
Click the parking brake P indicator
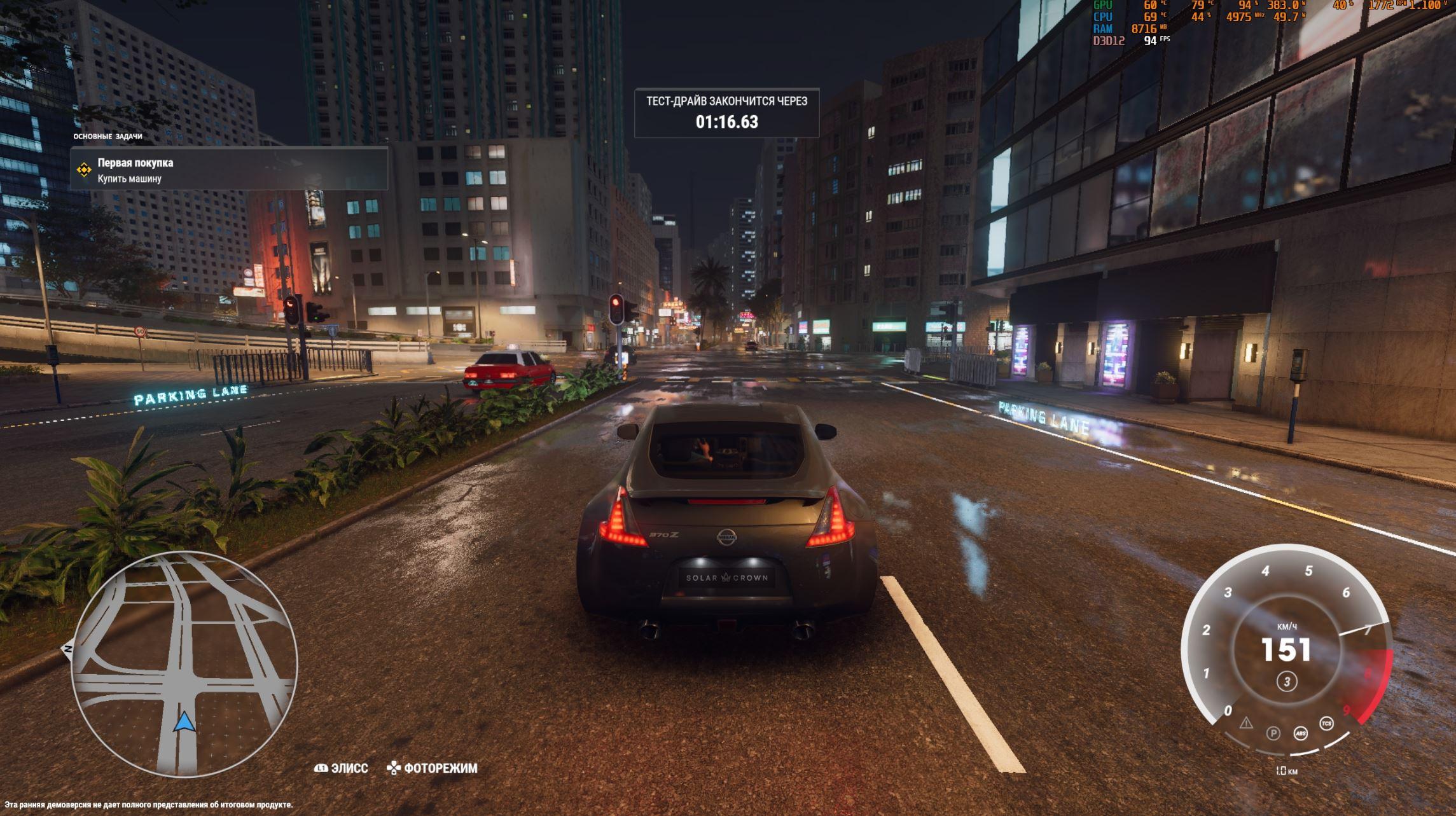coord(1273,733)
